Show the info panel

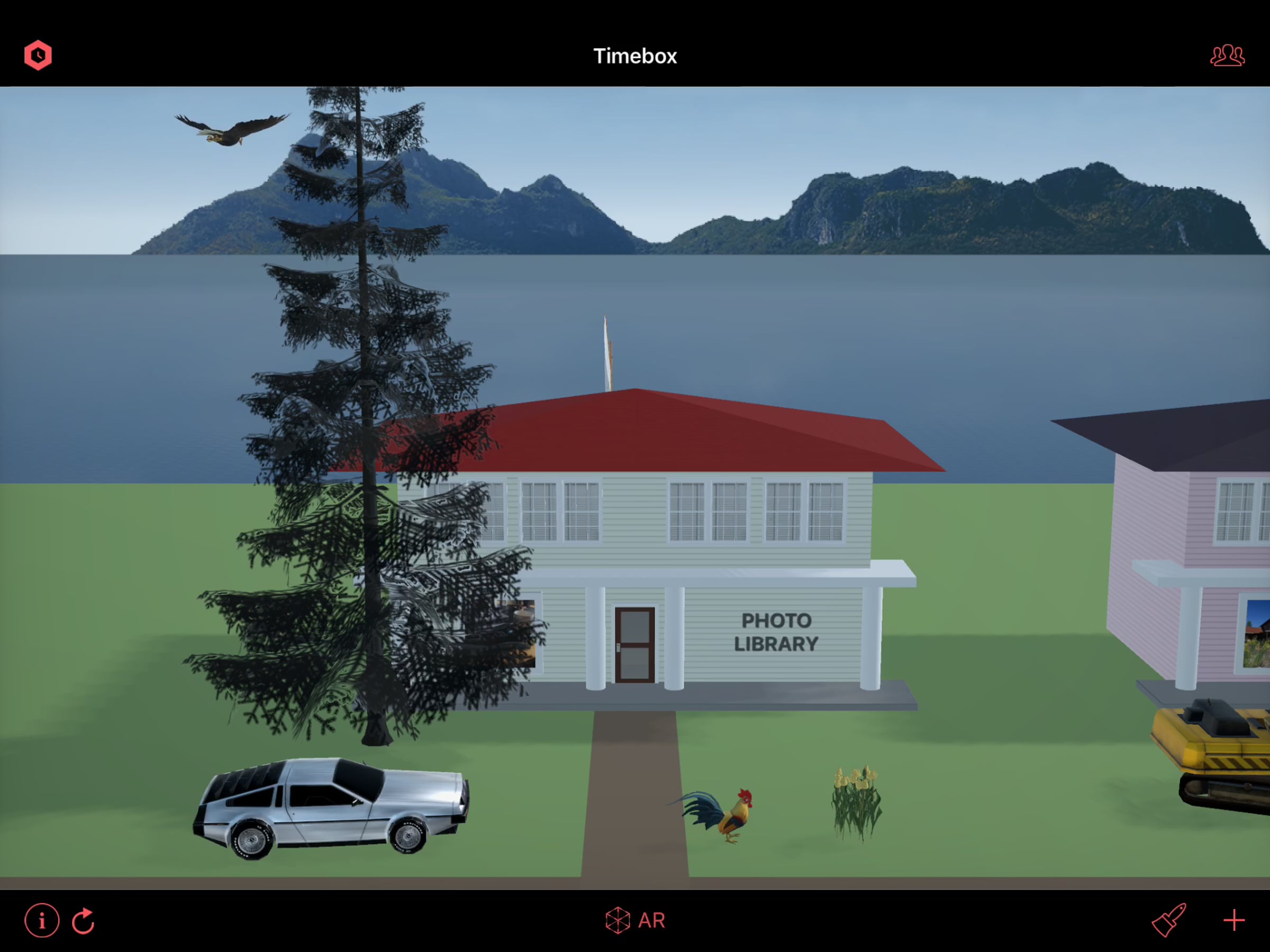tap(41, 920)
